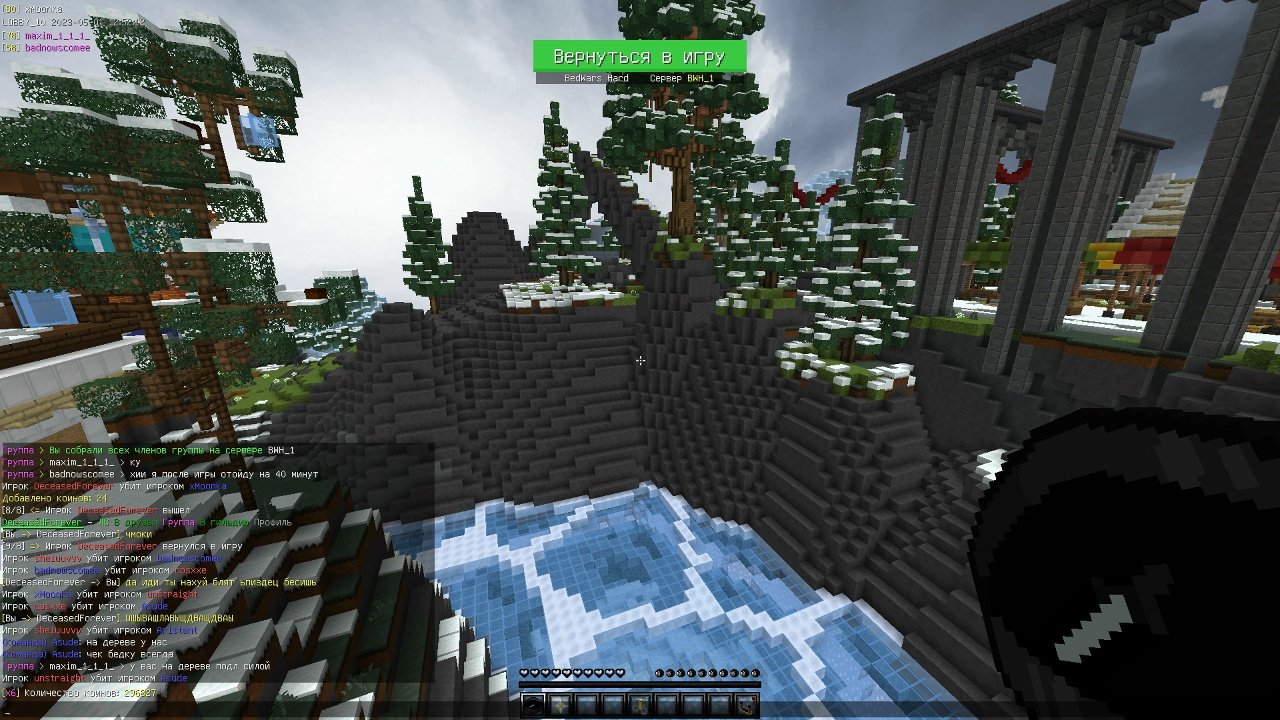The width and height of the screenshot is (1280, 720).
Task: Click the "В гильдию" guild invite link
Action: (223, 522)
